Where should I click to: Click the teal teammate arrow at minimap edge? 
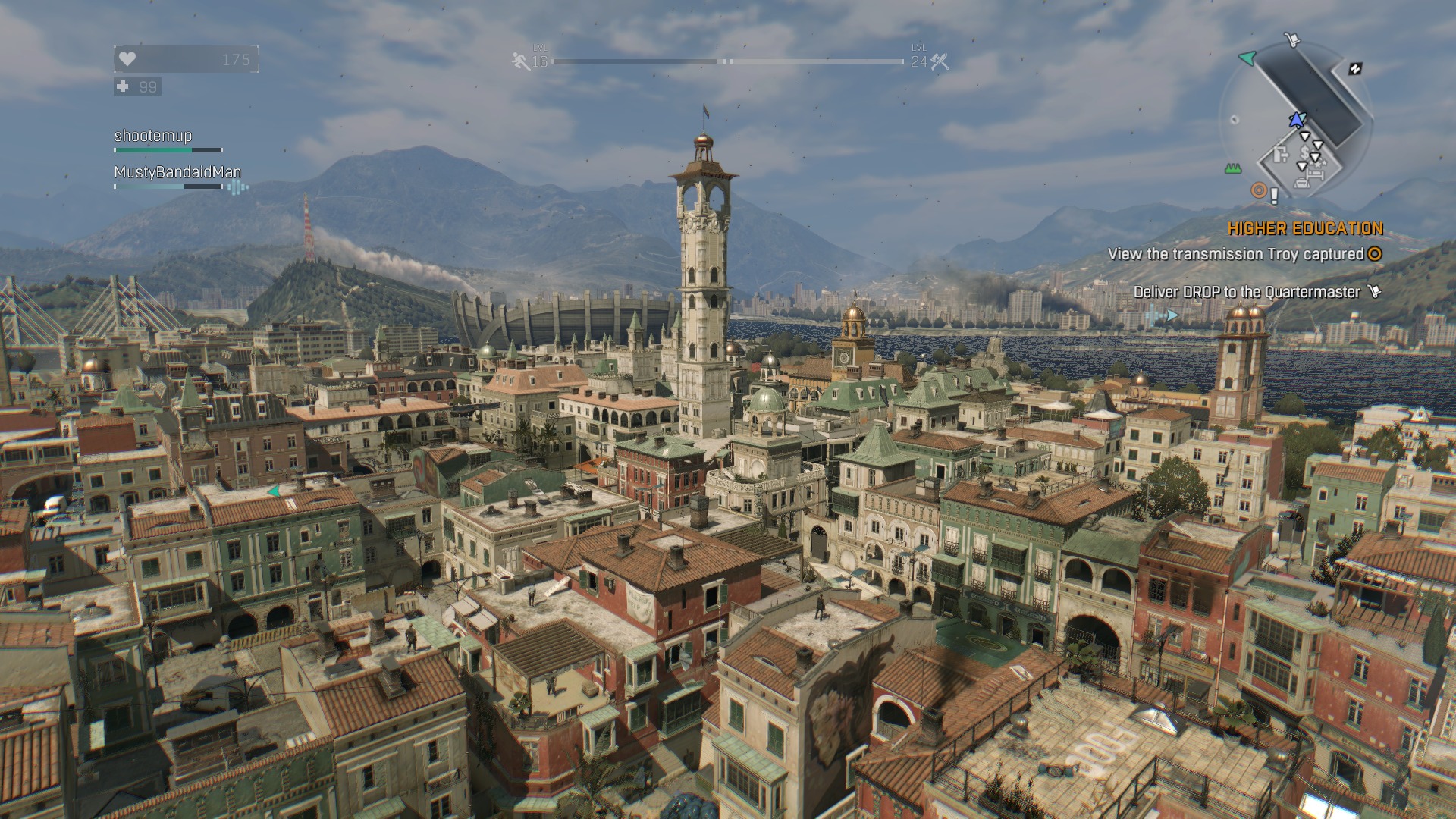click(x=1247, y=58)
